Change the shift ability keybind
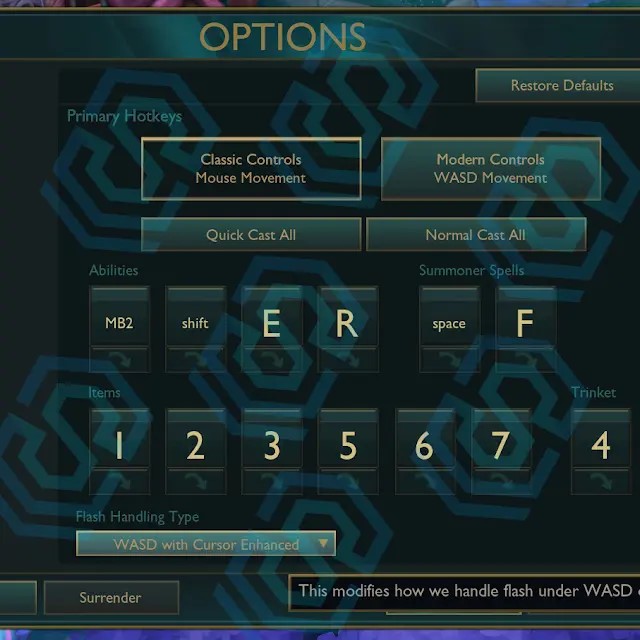The width and height of the screenshot is (640, 640). 195,323
